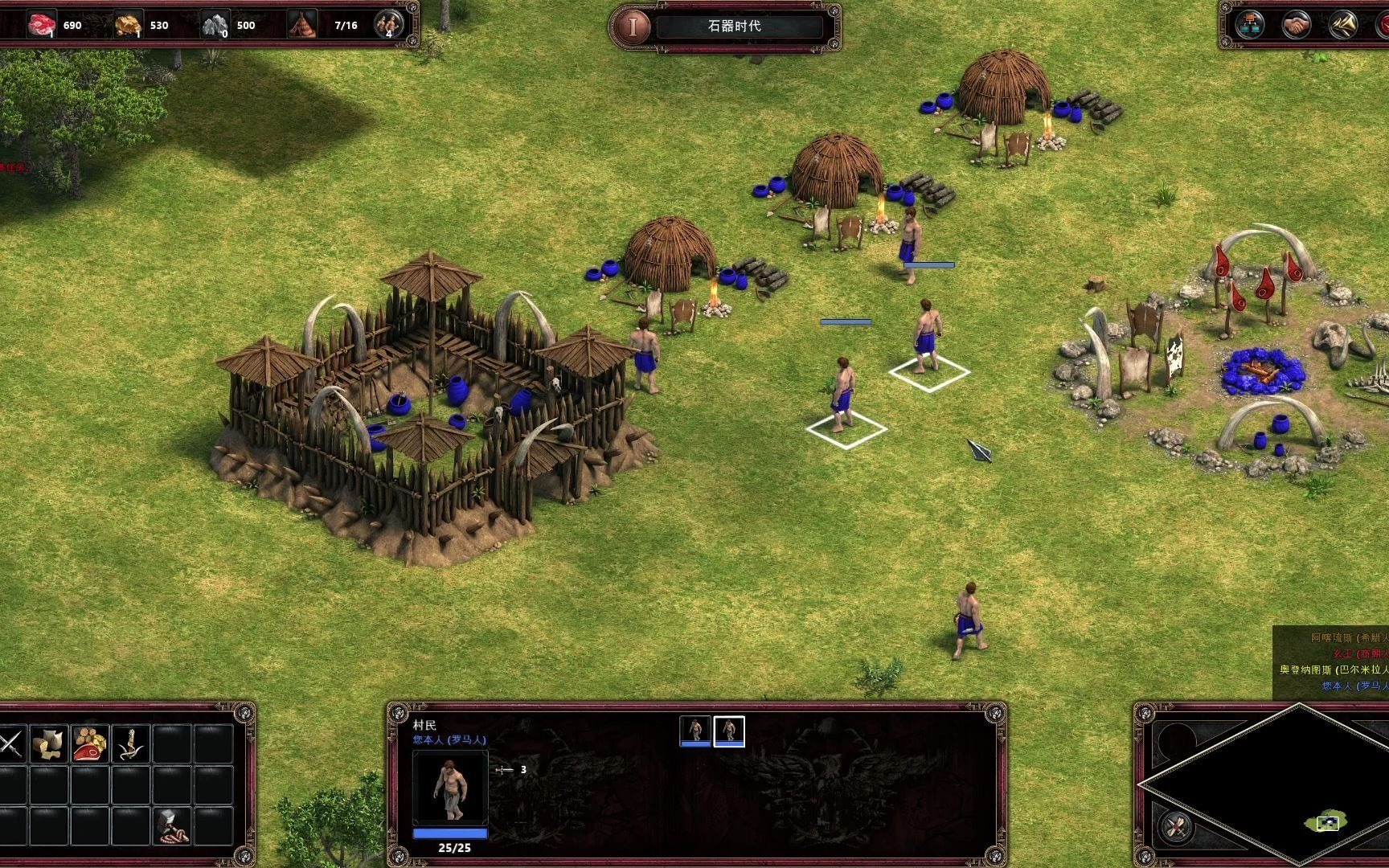Image resolution: width=1389 pixels, height=868 pixels.
Task: Click the horn signal button
Action: (x=1342, y=26)
